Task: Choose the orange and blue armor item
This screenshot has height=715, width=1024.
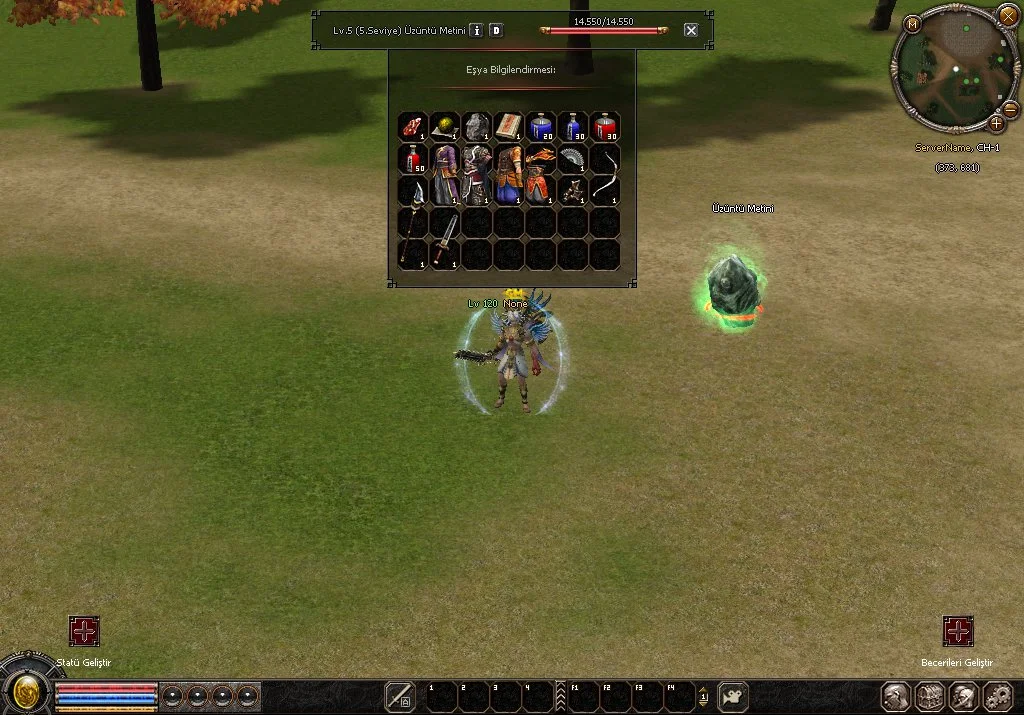Action: click(x=509, y=174)
